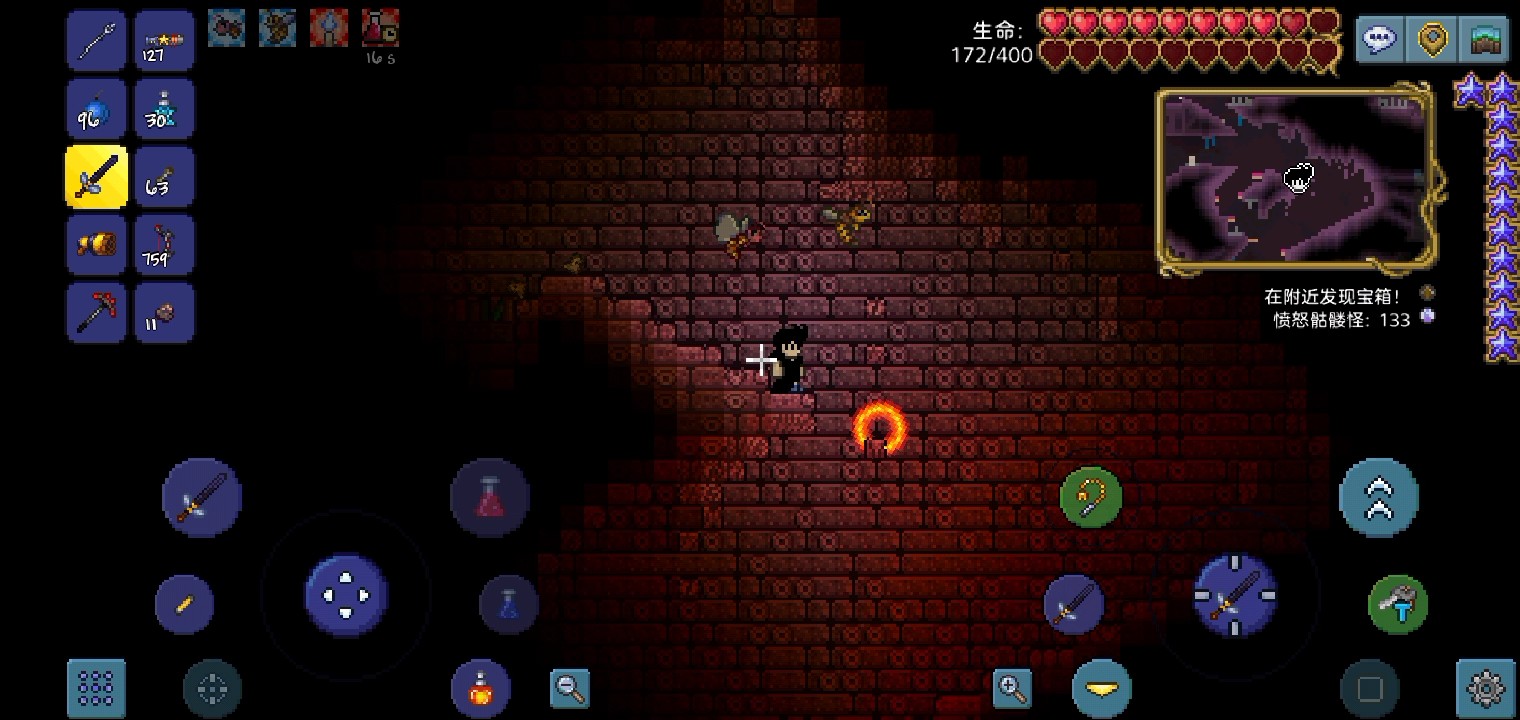Viewport: 1520px width, 720px height.
Task: Tap the jump double-arrow button
Action: [x=1378, y=497]
